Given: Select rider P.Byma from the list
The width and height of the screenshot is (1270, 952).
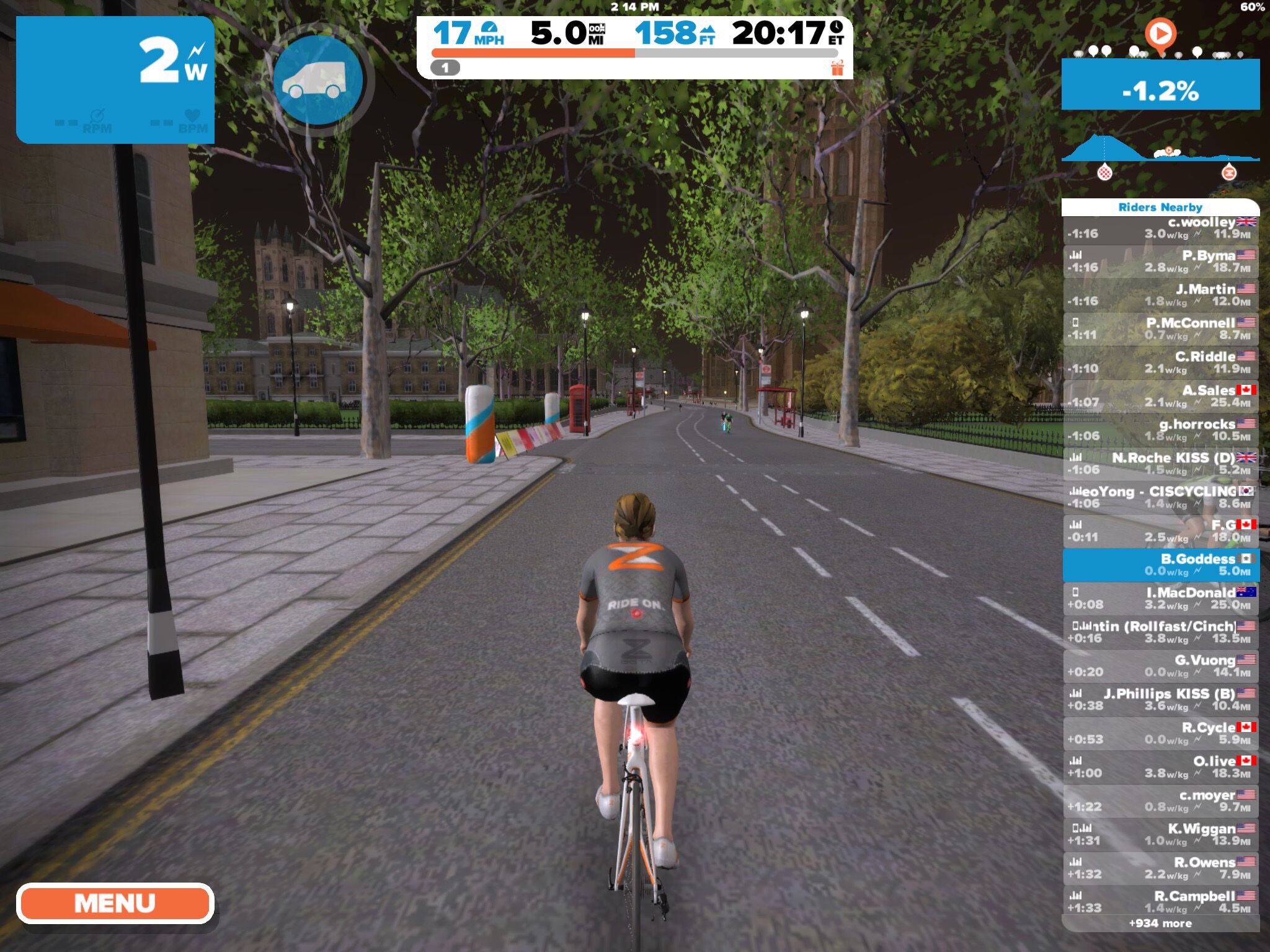Looking at the screenshot, I should click(1160, 262).
